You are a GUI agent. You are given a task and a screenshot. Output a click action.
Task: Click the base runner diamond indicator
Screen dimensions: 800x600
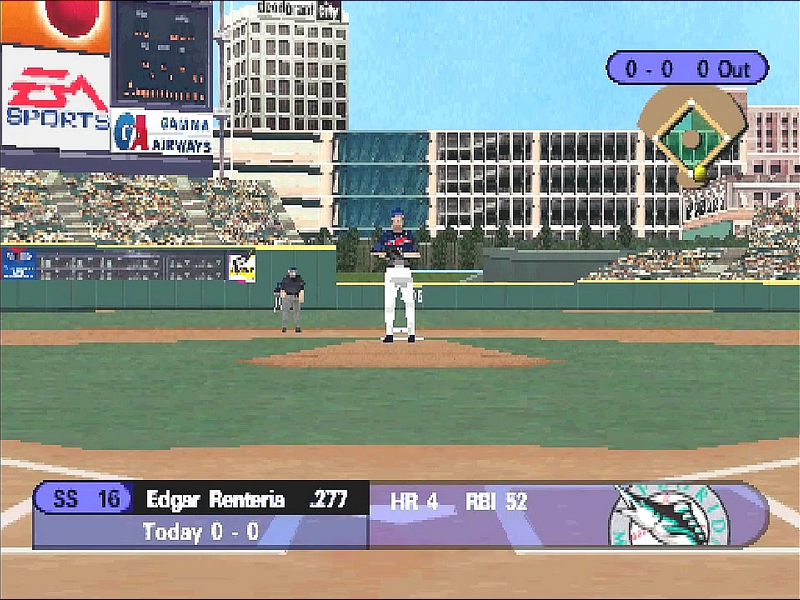coord(692,136)
